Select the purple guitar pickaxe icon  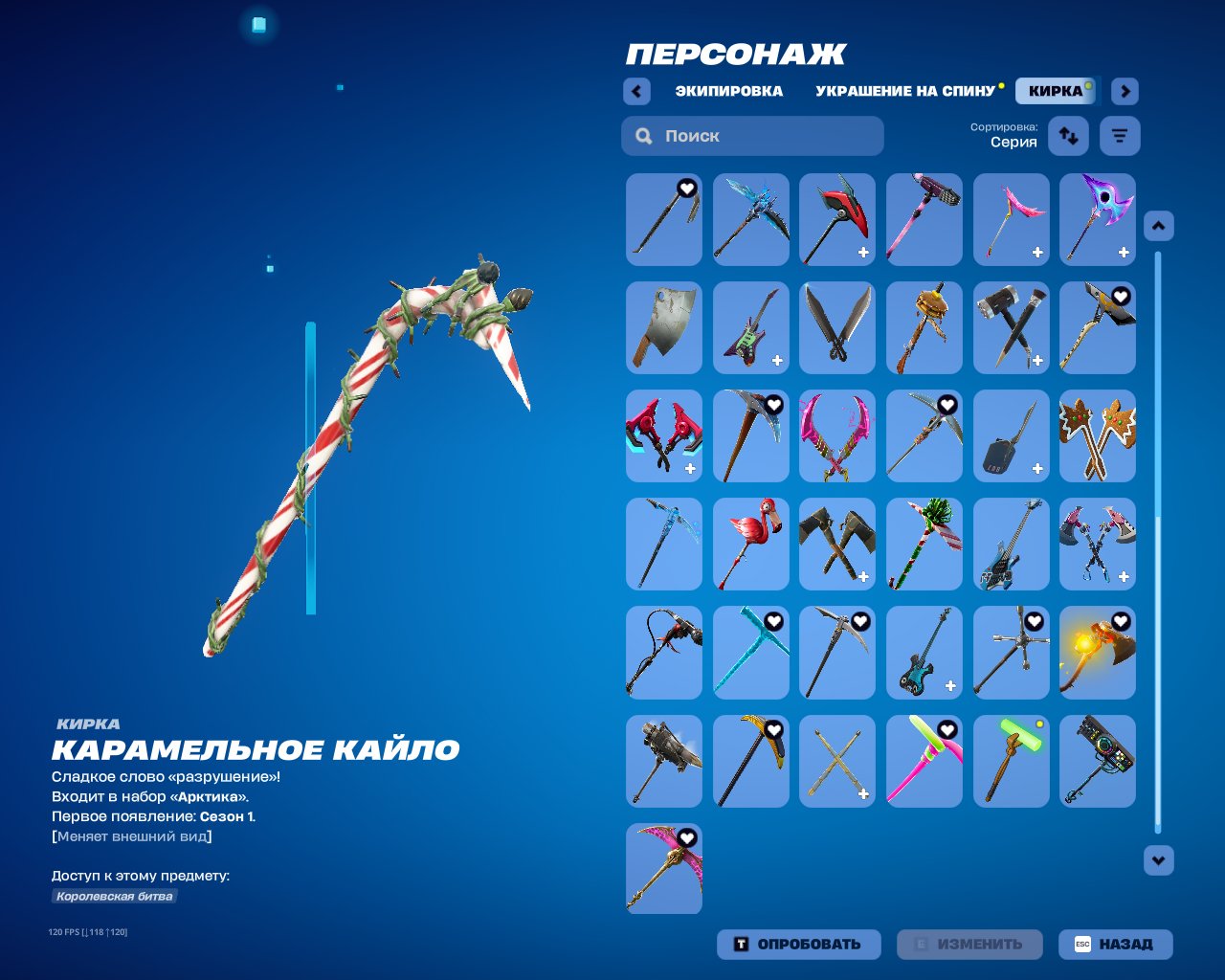pyautogui.click(x=750, y=327)
